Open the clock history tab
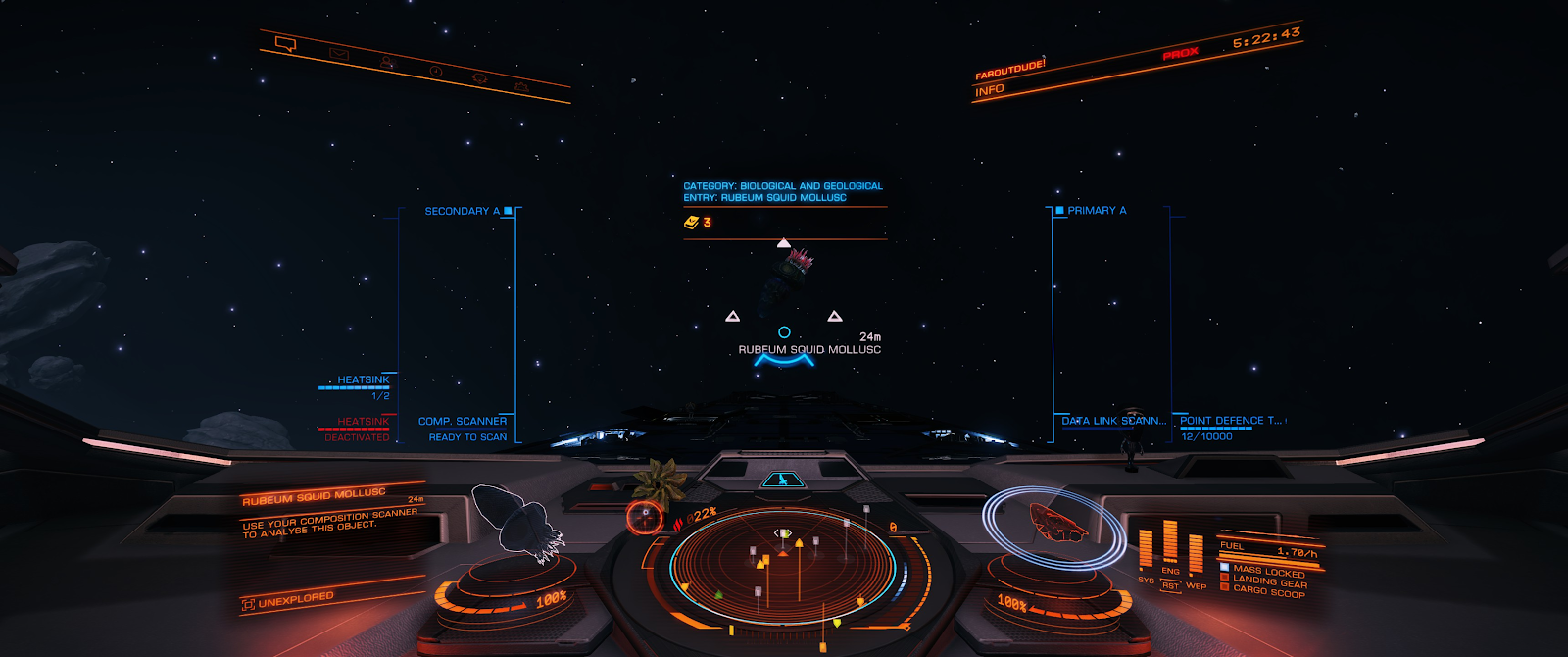 (x=435, y=71)
